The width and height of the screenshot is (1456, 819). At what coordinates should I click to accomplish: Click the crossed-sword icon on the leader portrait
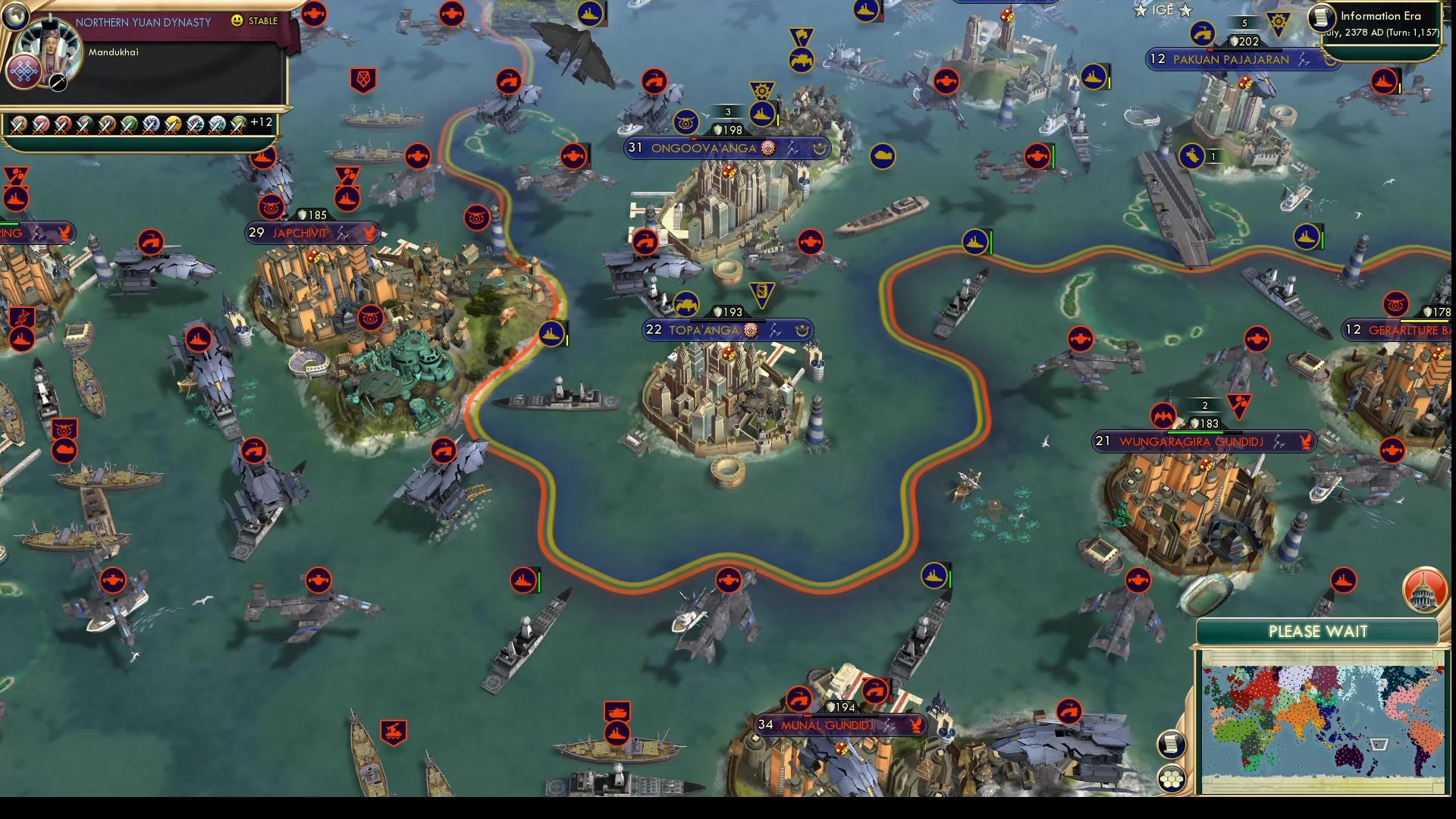(56, 83)
